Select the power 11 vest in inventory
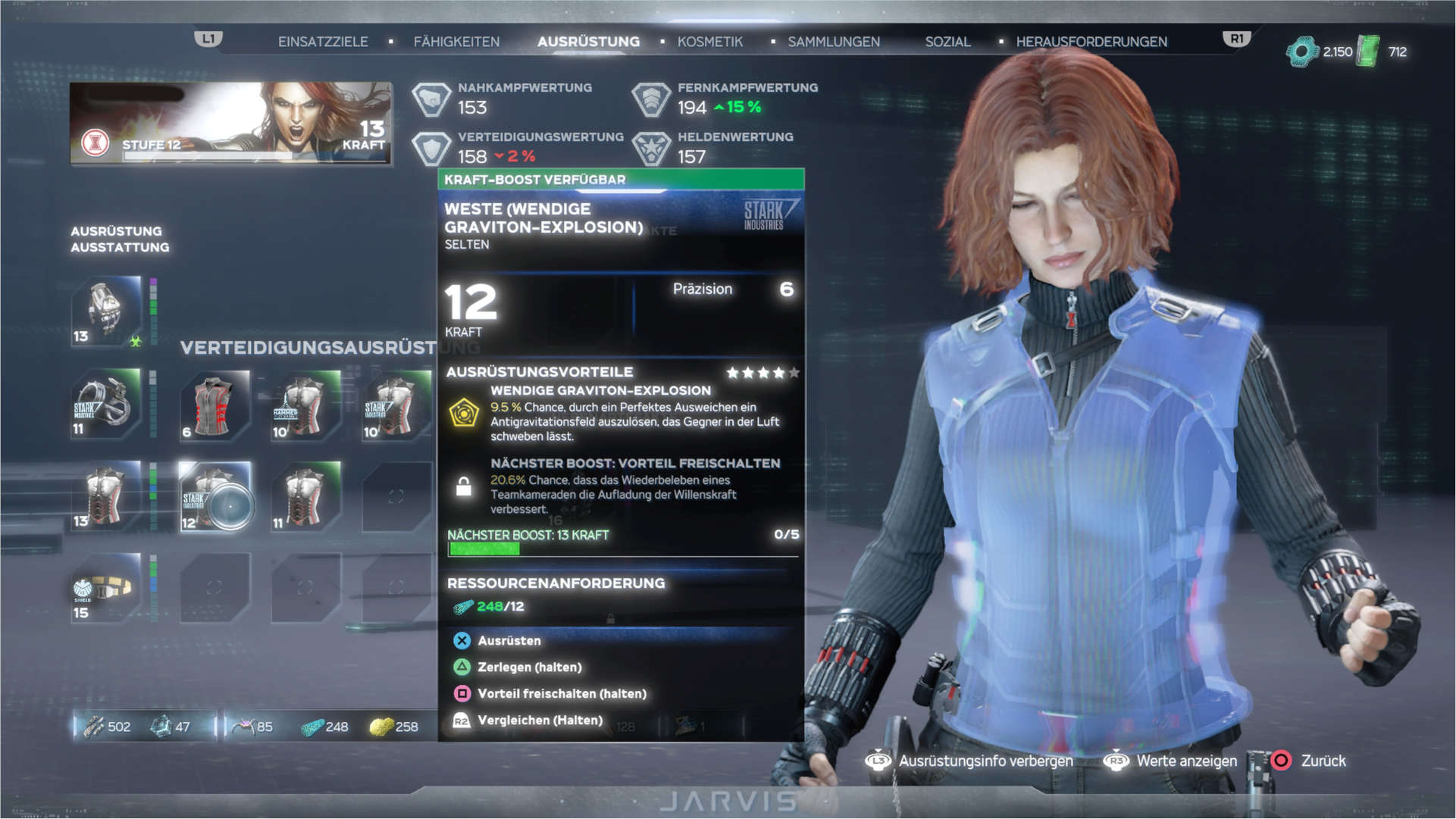The height and width of the screenshot is (819, 1456). pyautogui.click(x=305, y=497)
